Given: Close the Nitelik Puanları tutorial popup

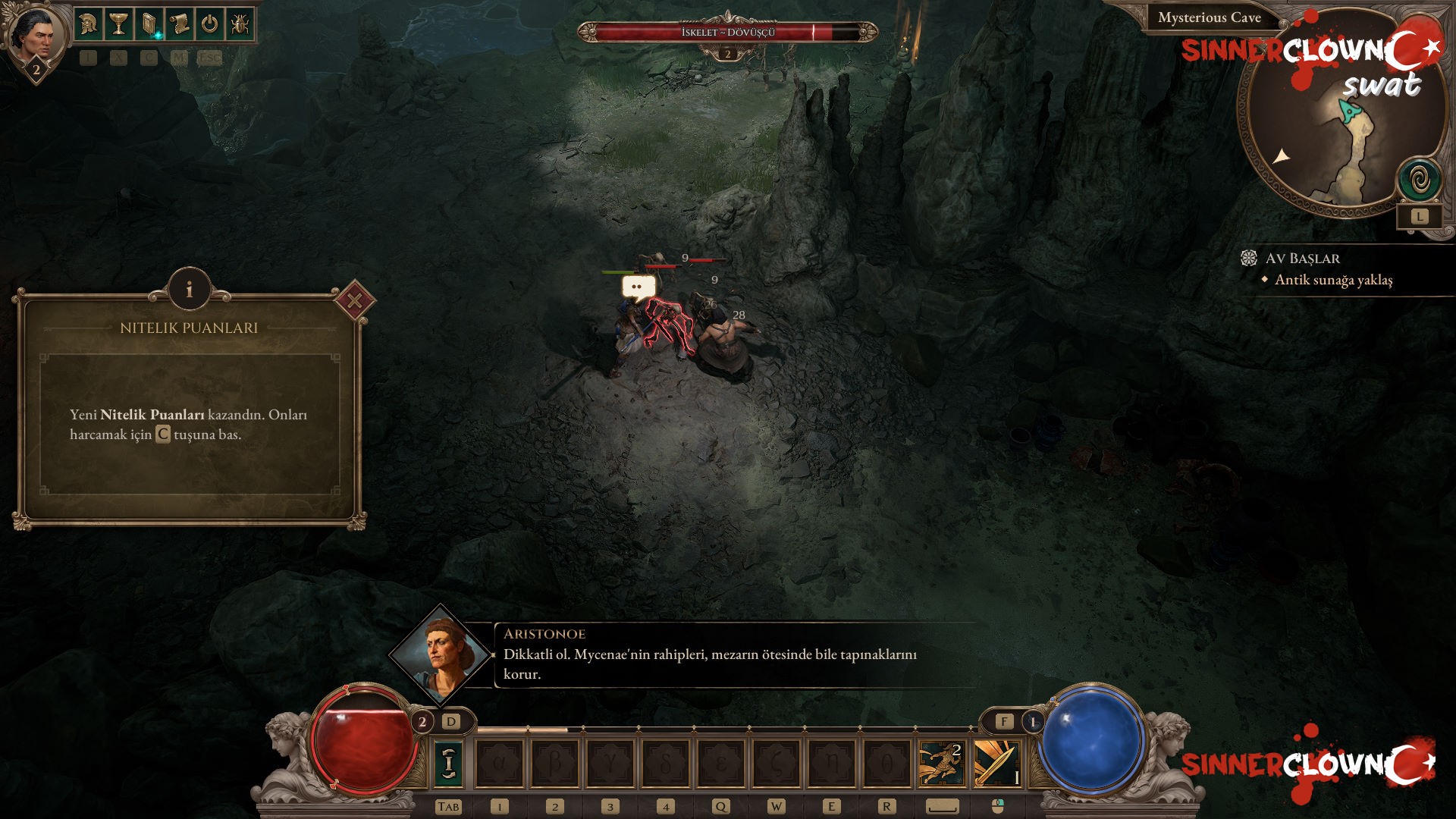Looking at the screenshot, I should pyautogui.click(x=354, y=301).
